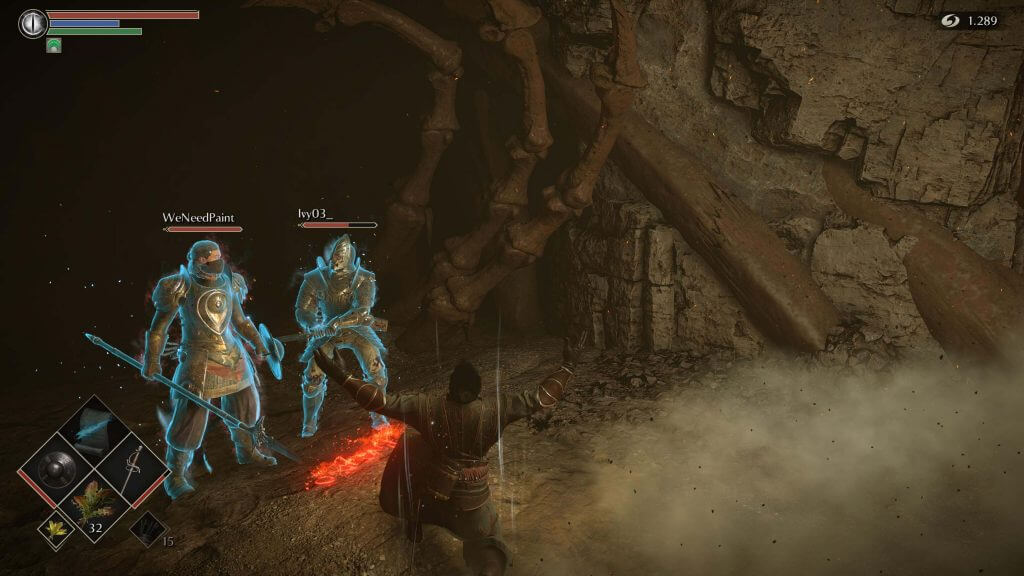Click the green status effect icon

point(54,45)
